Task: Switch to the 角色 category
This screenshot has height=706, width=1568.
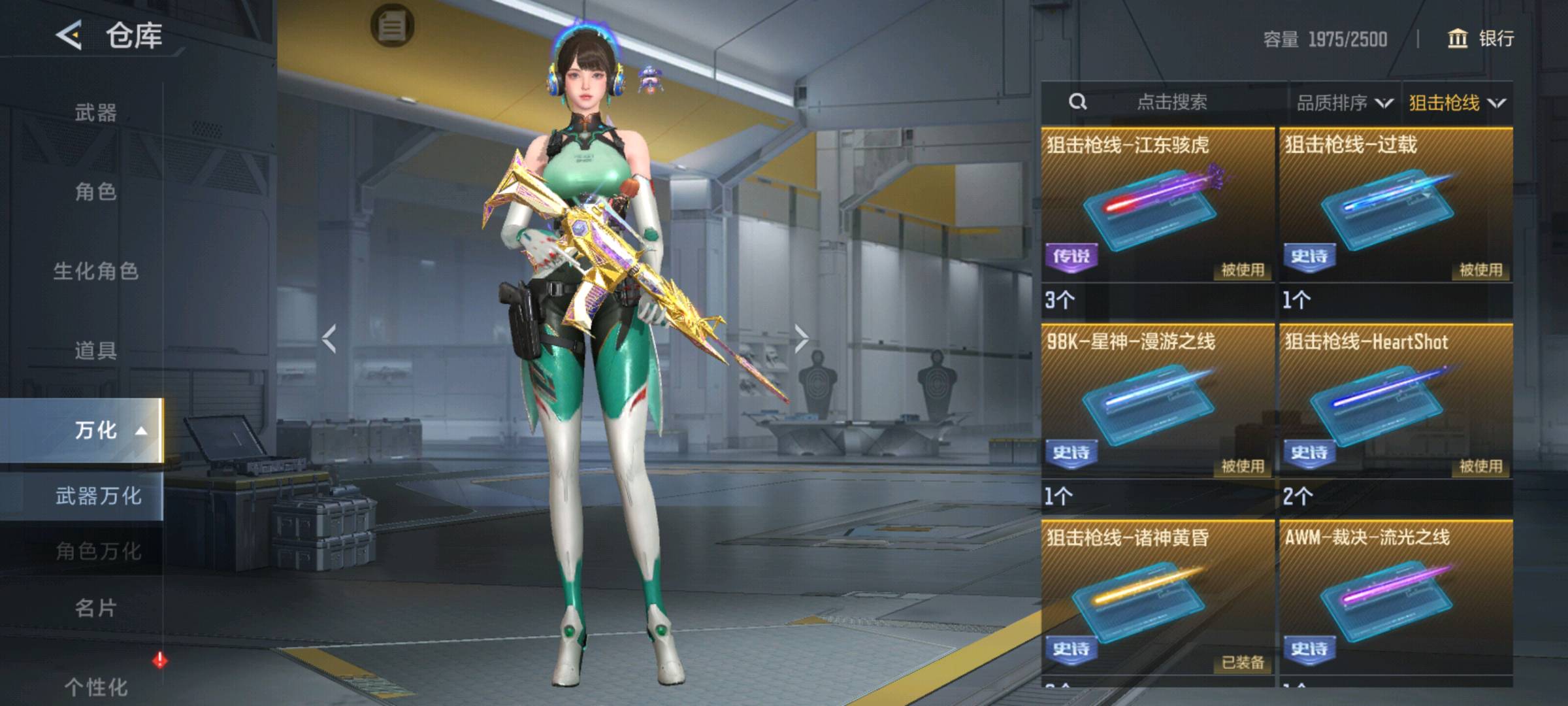Action: (x=95, y=192)
